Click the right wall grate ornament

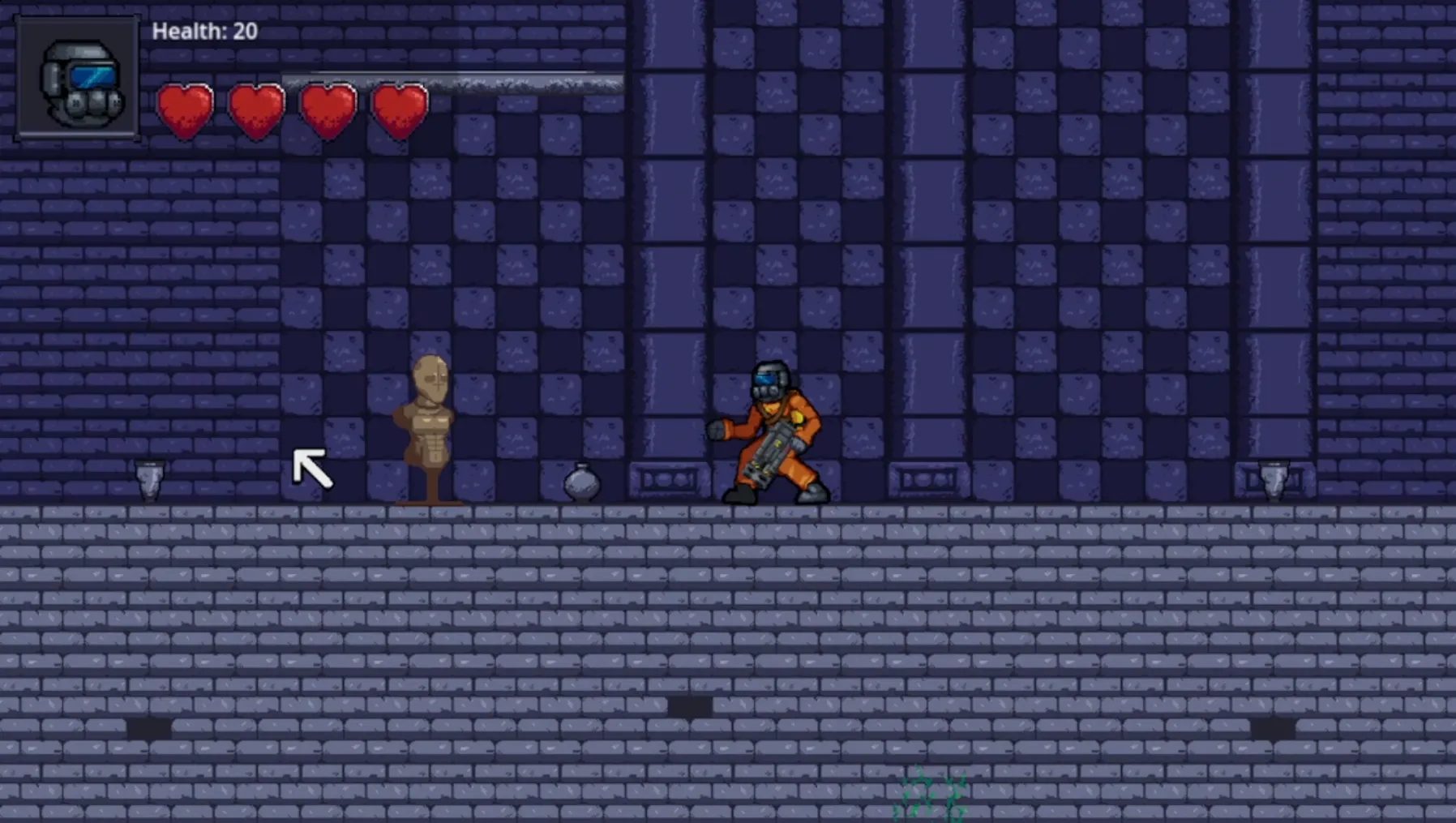(x=926, y=478)
